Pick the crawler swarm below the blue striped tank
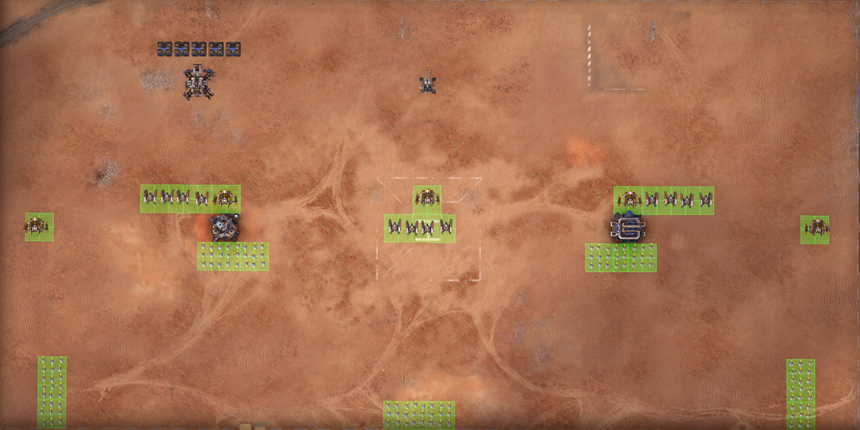This screenshot has height=430, width=860. tap(620, 257)
